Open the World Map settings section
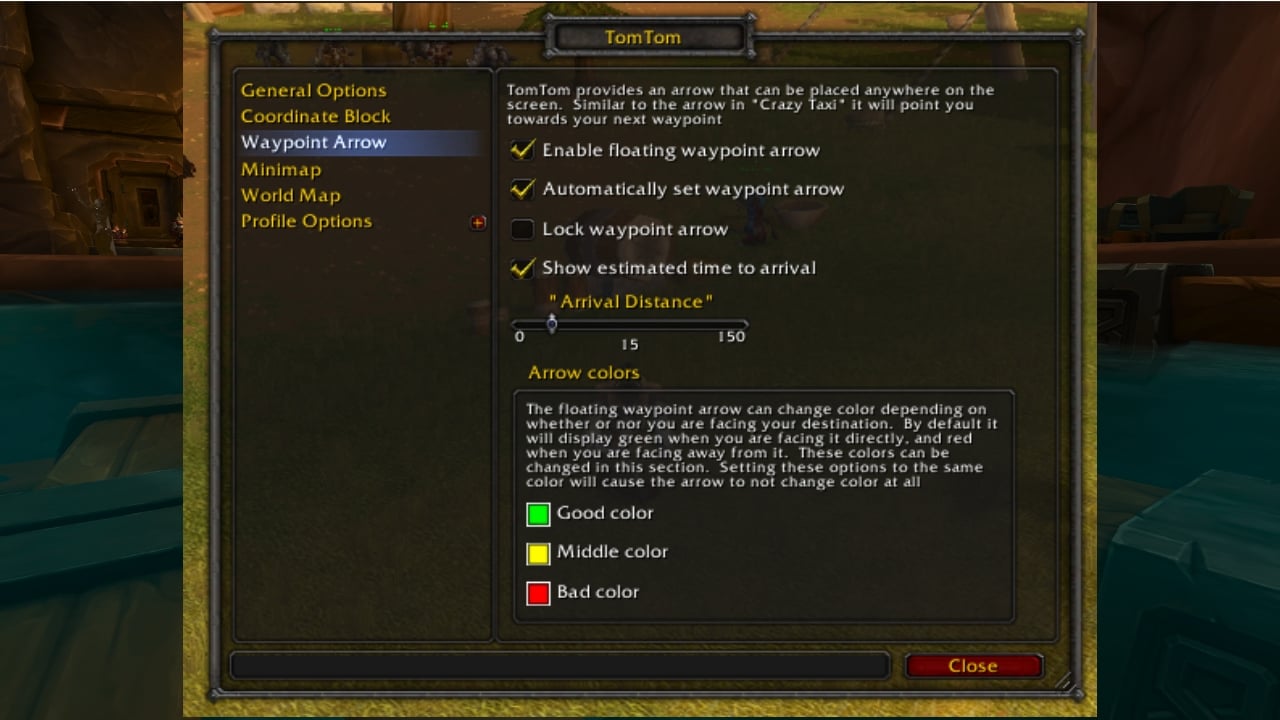The height and width of the screenshot is (720, 1280). pyautogui.click(x=291, y=195)
